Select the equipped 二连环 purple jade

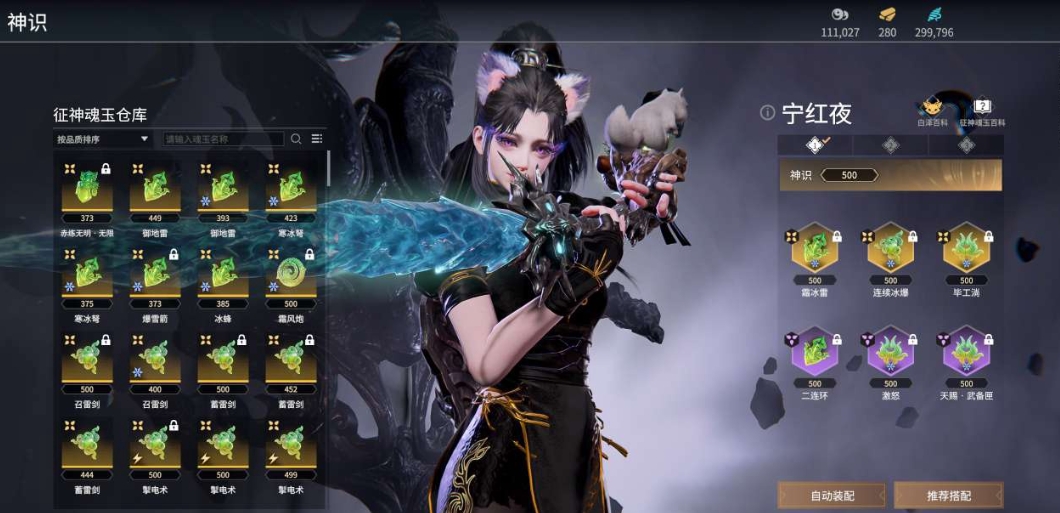point(815,354)
